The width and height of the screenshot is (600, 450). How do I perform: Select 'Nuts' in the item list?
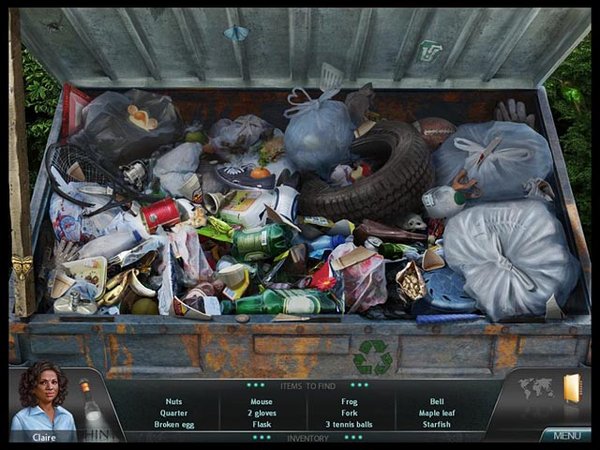click(x=174, y=401)
